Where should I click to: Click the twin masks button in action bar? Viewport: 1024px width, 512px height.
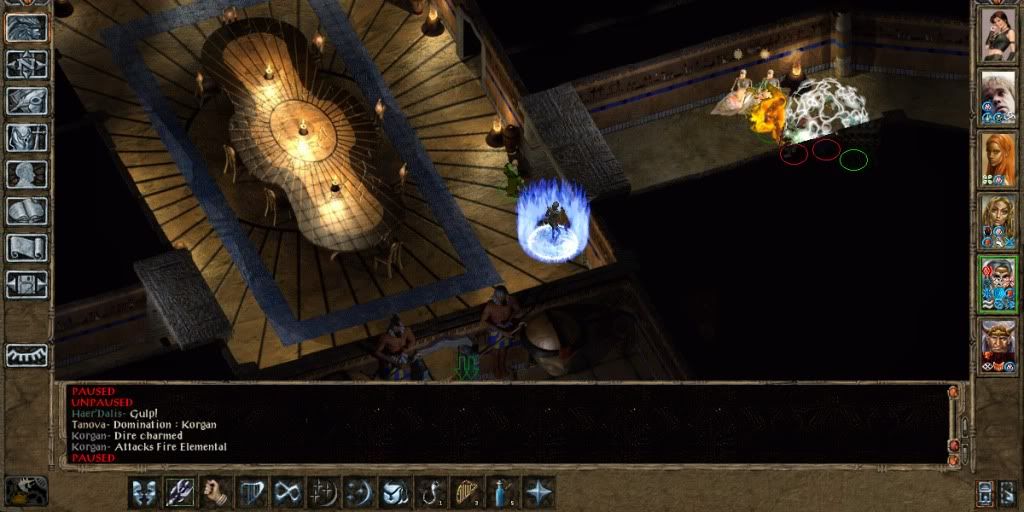pyautogui.click(x=143, y=492)
